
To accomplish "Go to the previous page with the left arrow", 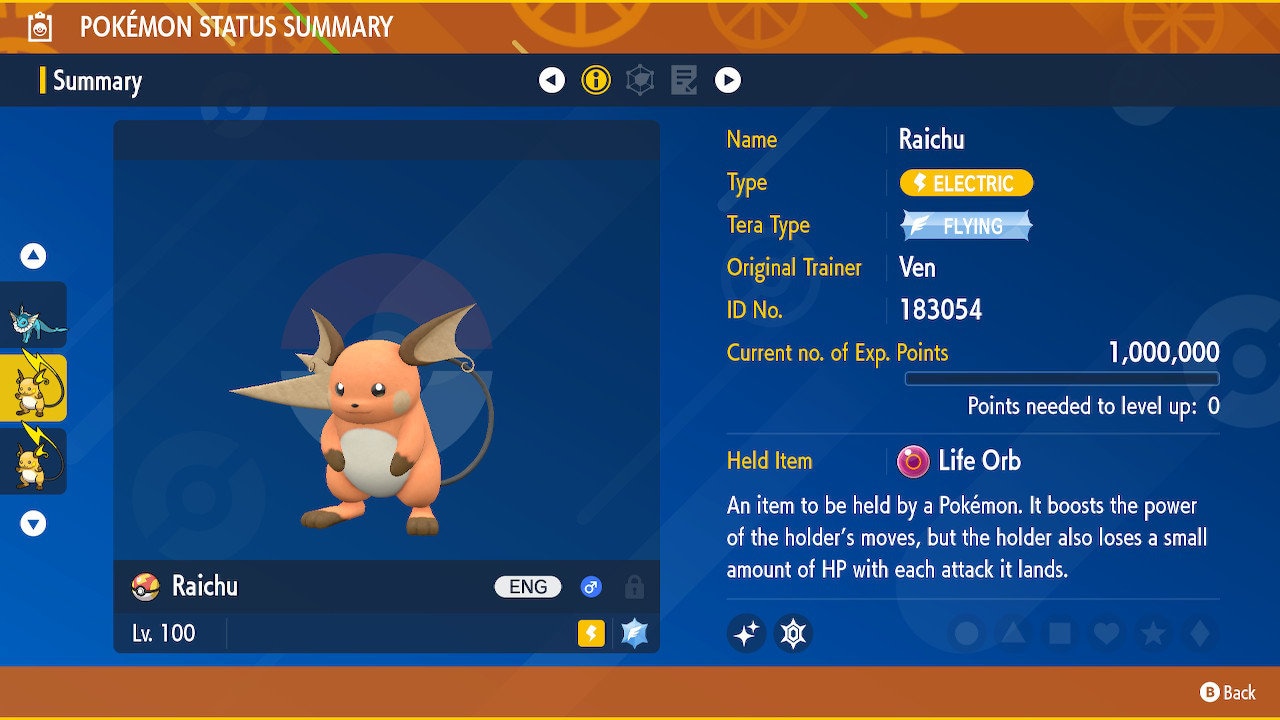I will click(552, 80).
